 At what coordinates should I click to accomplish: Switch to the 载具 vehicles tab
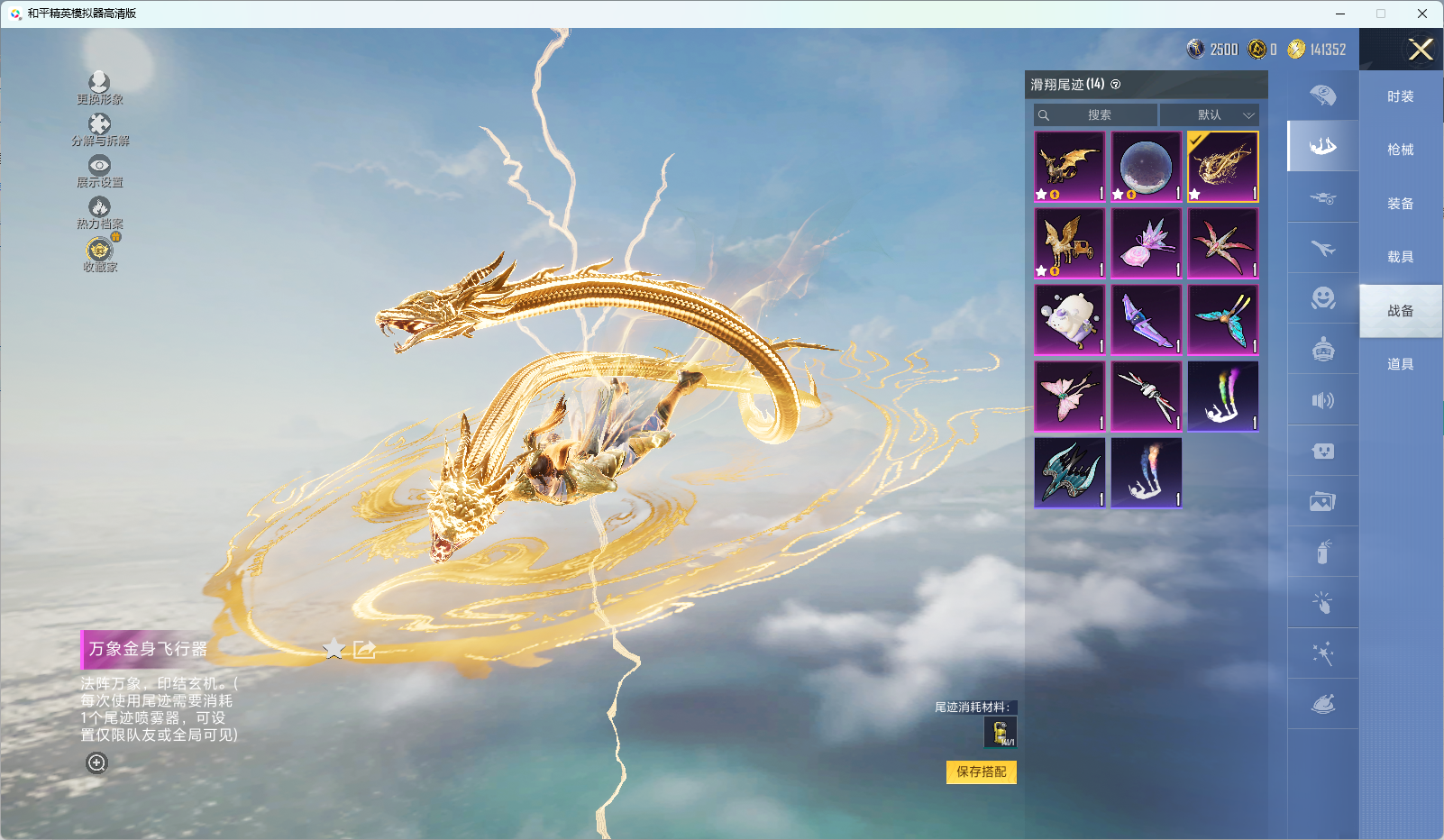tap(1400, 257)
